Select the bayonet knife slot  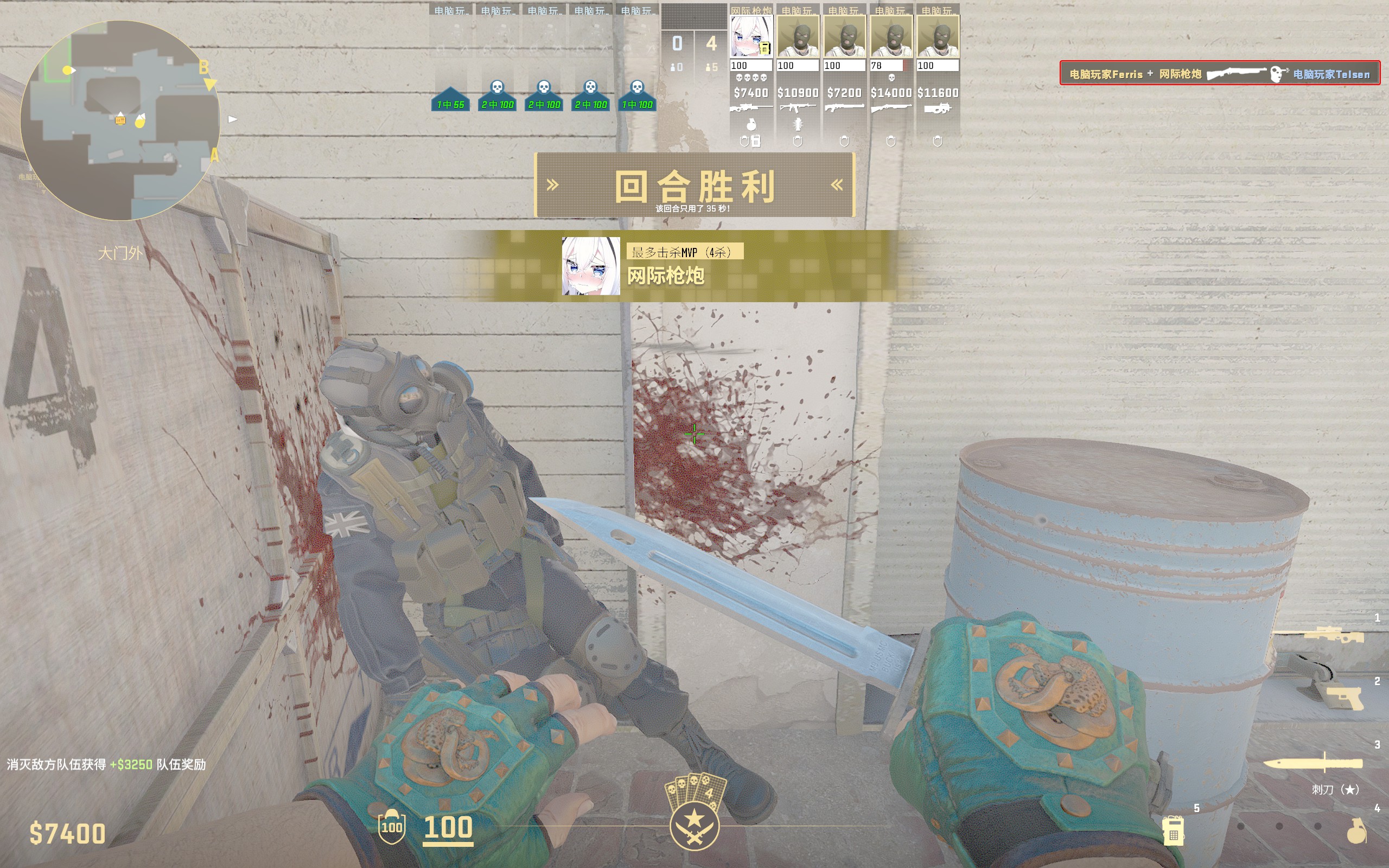coord(1313,763)
